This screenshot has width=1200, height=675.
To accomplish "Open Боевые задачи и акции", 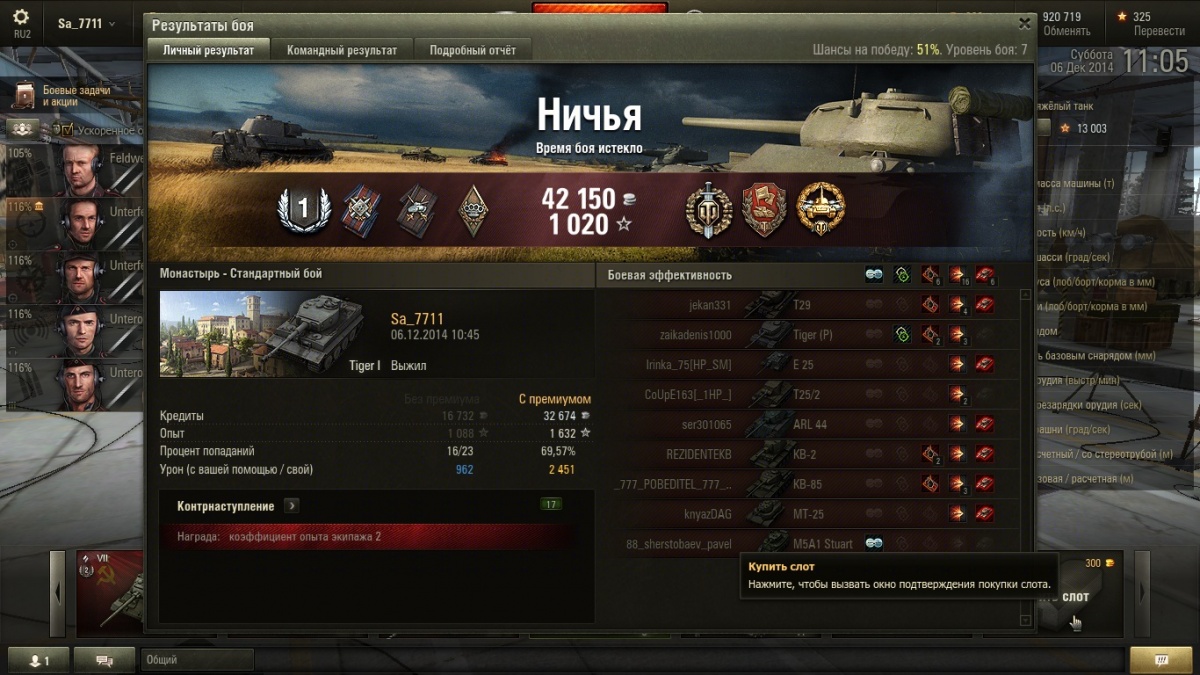I will click(x=70, y=96).
